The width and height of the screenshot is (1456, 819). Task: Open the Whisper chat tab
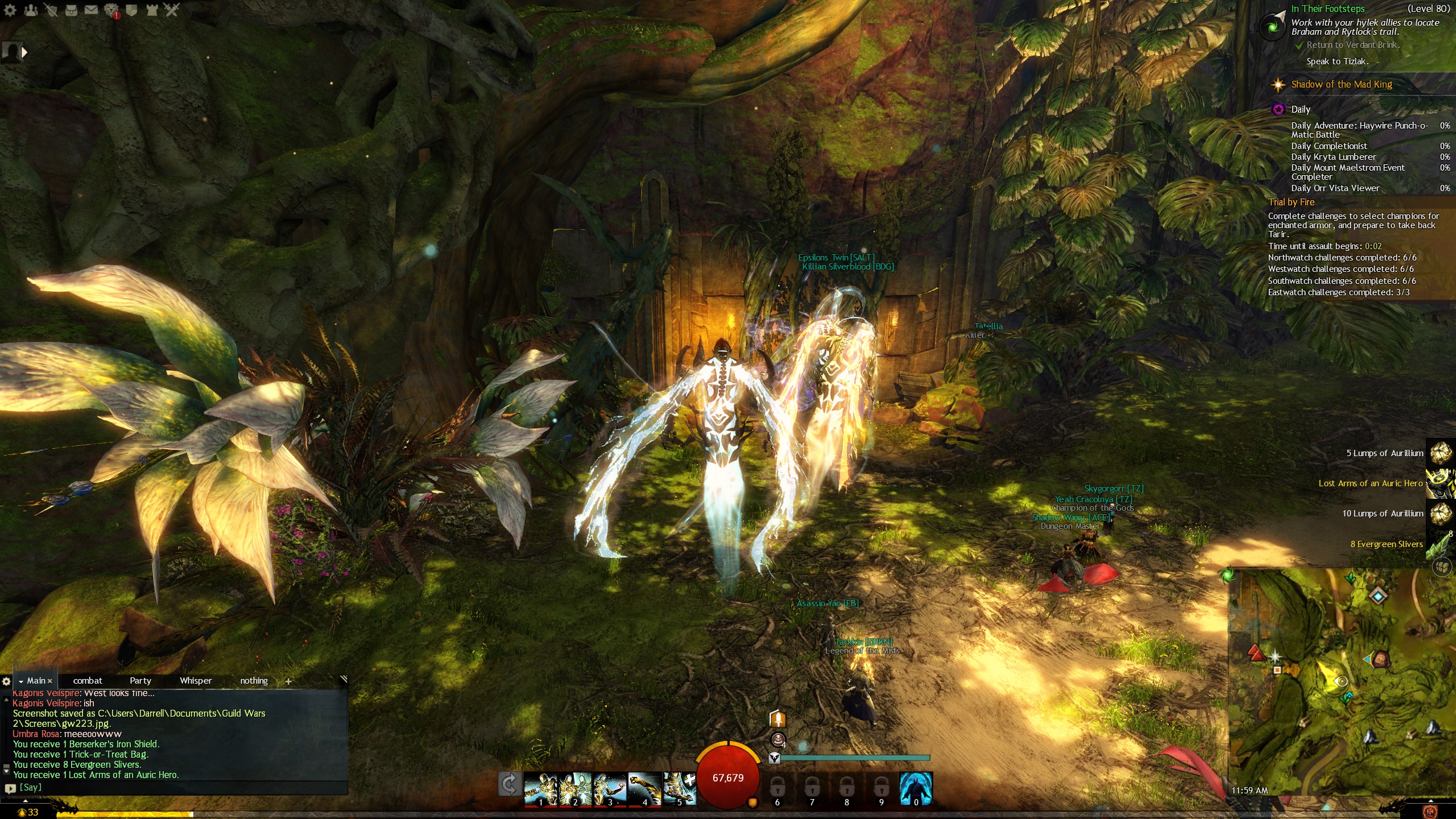coord(196,680)
